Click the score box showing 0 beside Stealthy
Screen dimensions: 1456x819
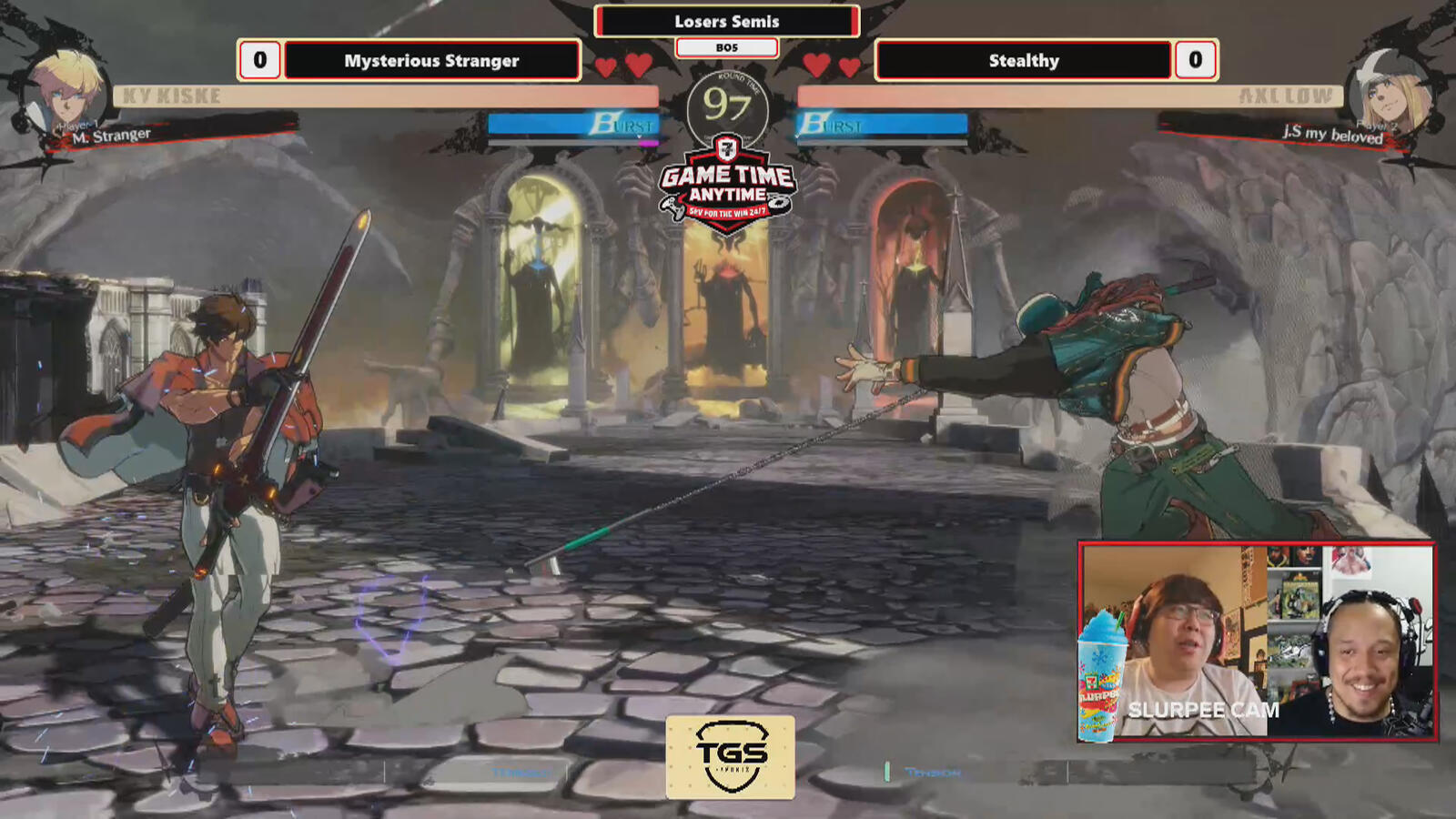point(1198,61)
